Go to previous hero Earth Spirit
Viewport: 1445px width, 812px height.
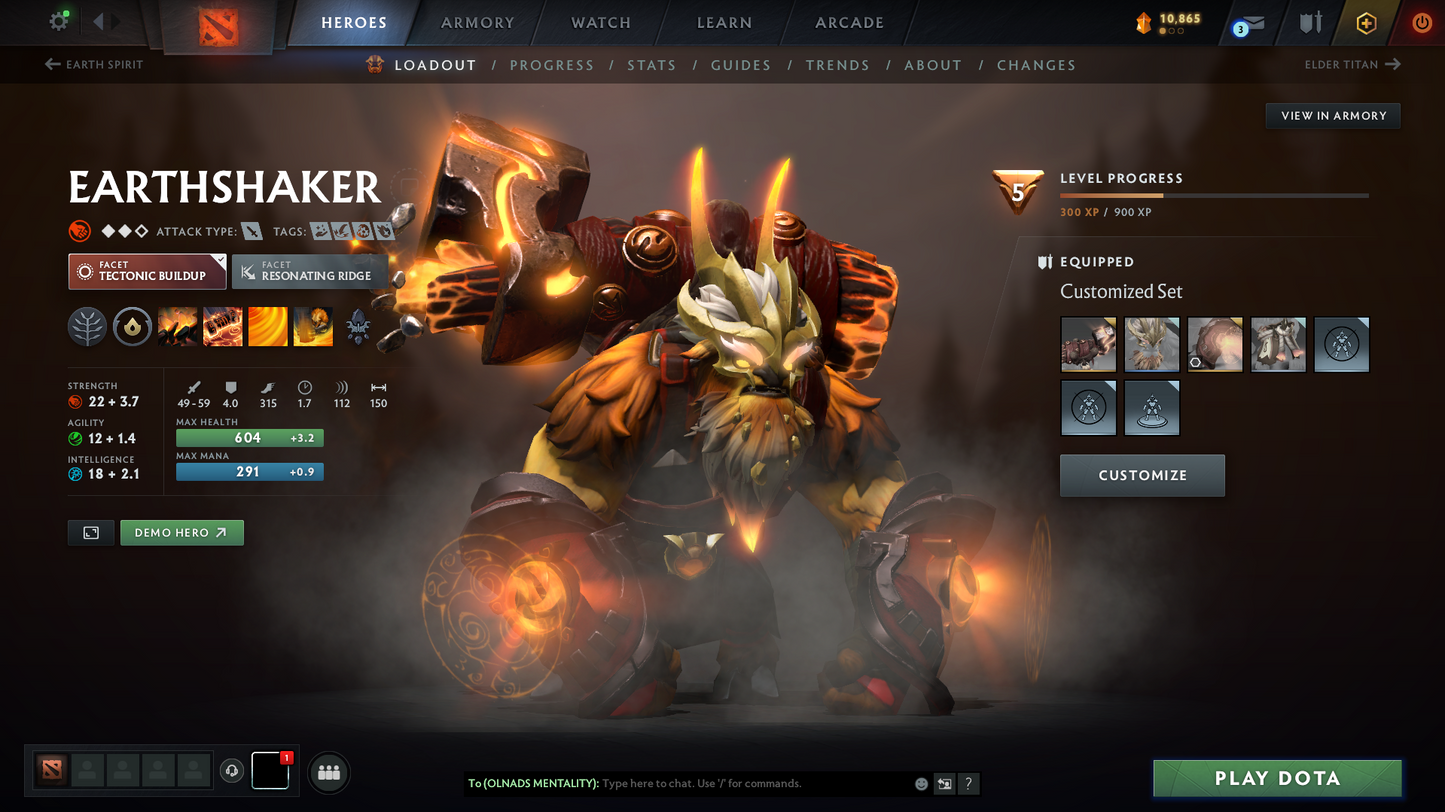94,65
